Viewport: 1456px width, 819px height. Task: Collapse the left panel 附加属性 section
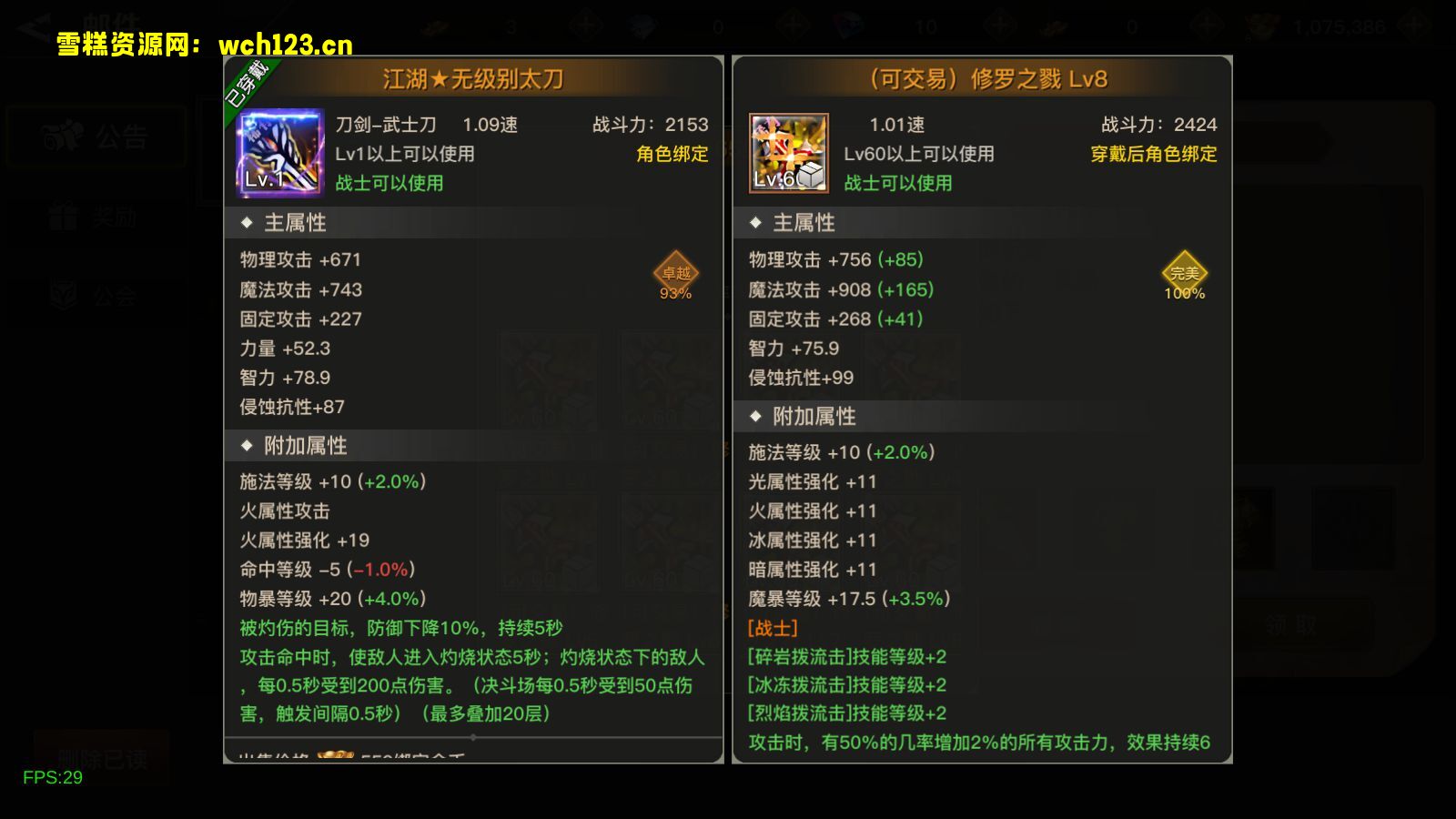coord(246,445)
